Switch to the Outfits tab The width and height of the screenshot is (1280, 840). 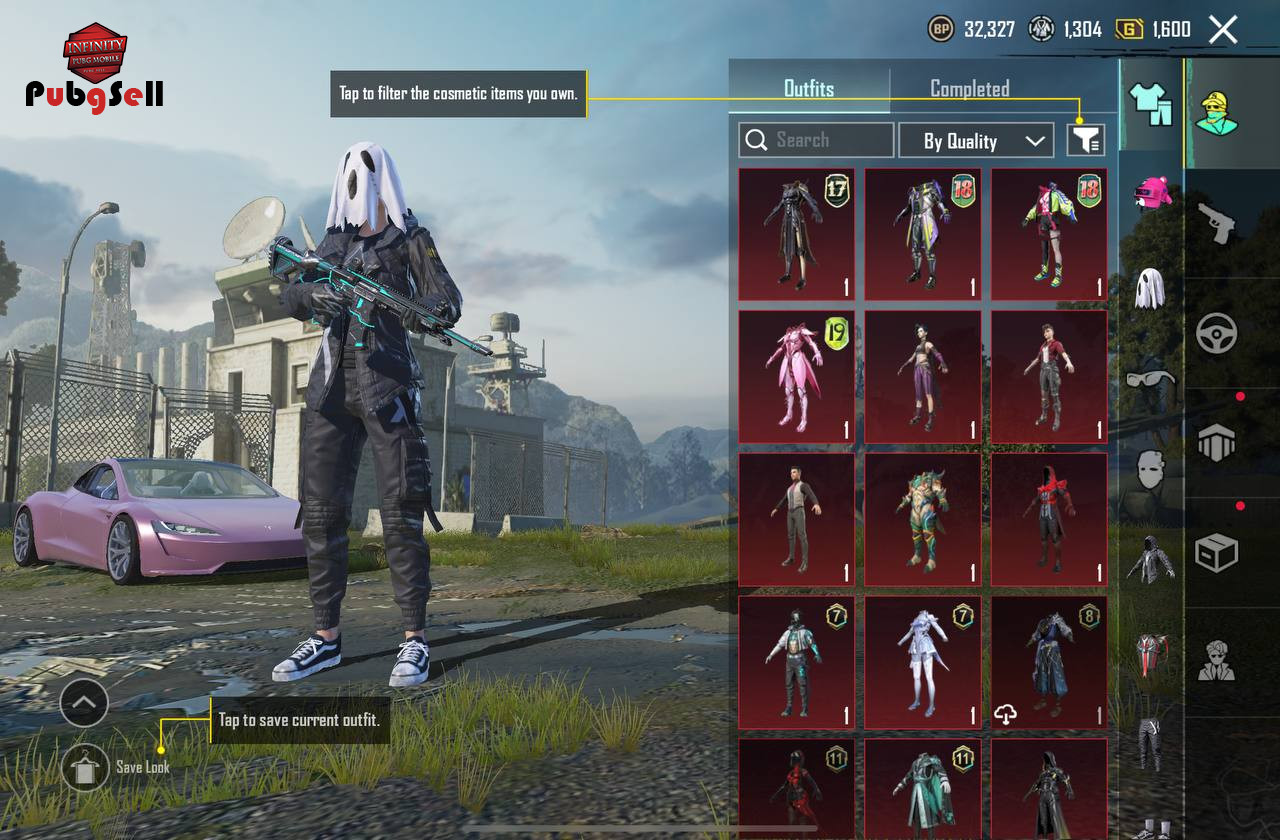click(x=808, y=88)
